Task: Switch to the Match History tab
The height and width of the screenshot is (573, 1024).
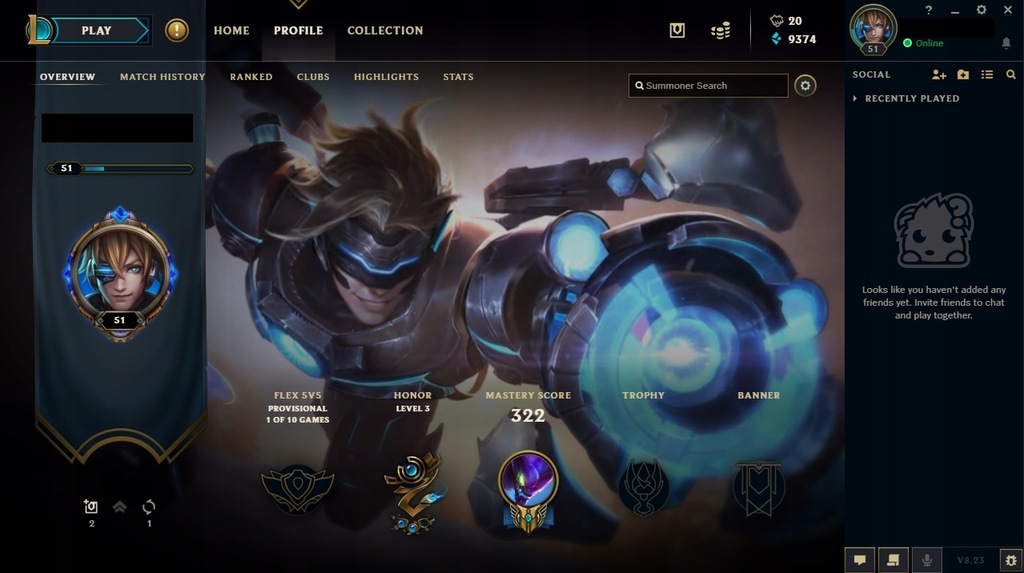Action: coord(162,77)
